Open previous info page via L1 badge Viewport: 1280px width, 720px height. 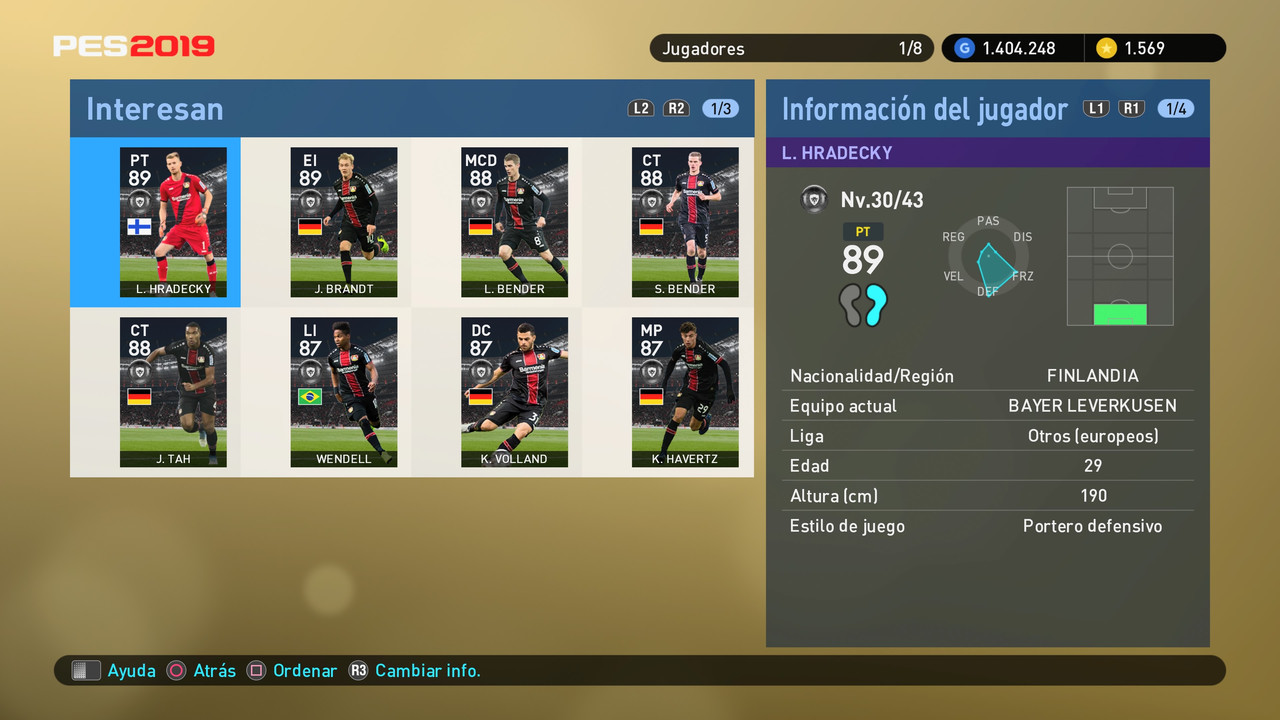[1096, 108]
